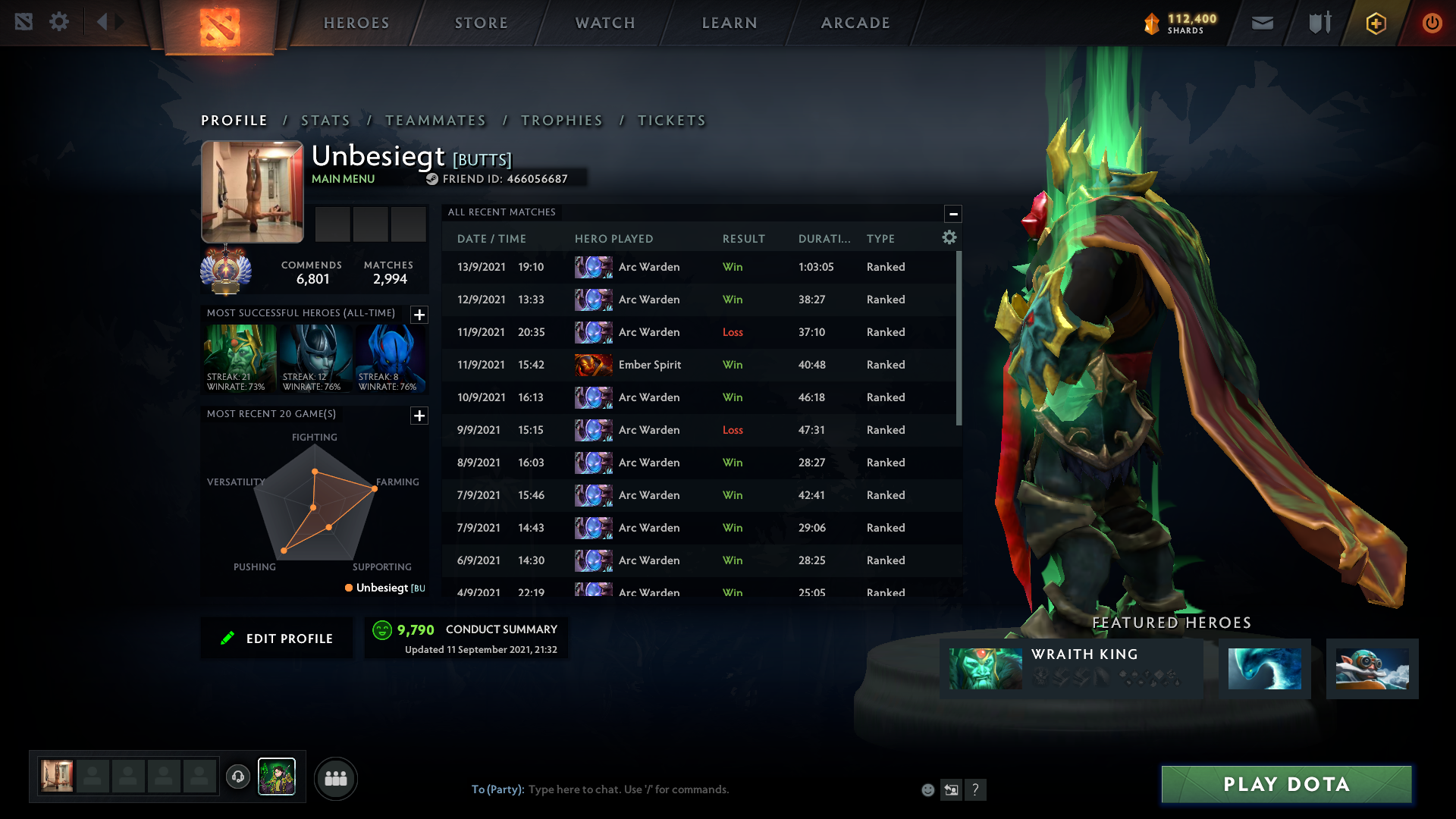This screenshot has height=819, width=1456.
Task: Open the Heroes menu
Action: [x=356, y=23]
